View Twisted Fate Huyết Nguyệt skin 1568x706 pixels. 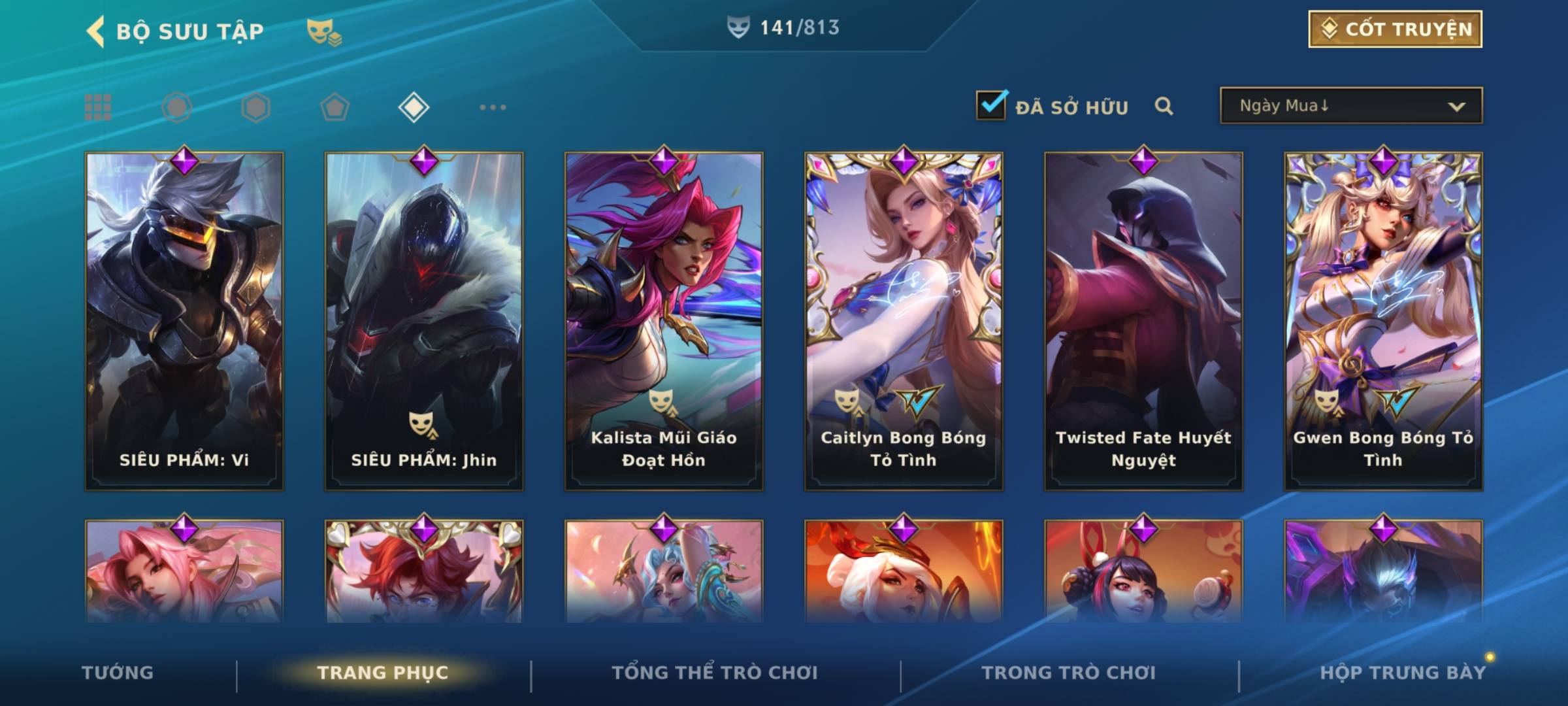pos(1143,320)
